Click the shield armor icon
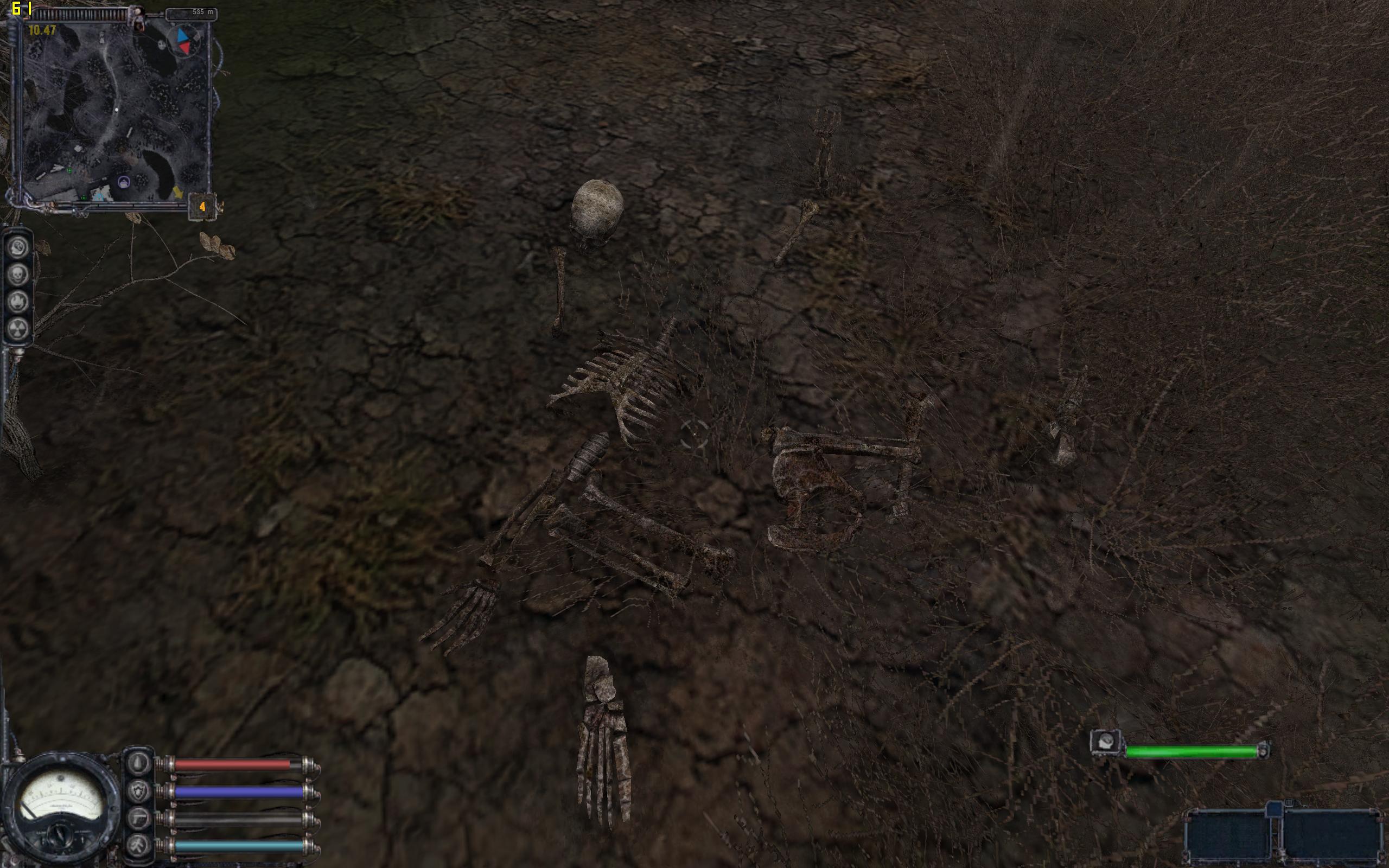 click(x=139, y=791)
